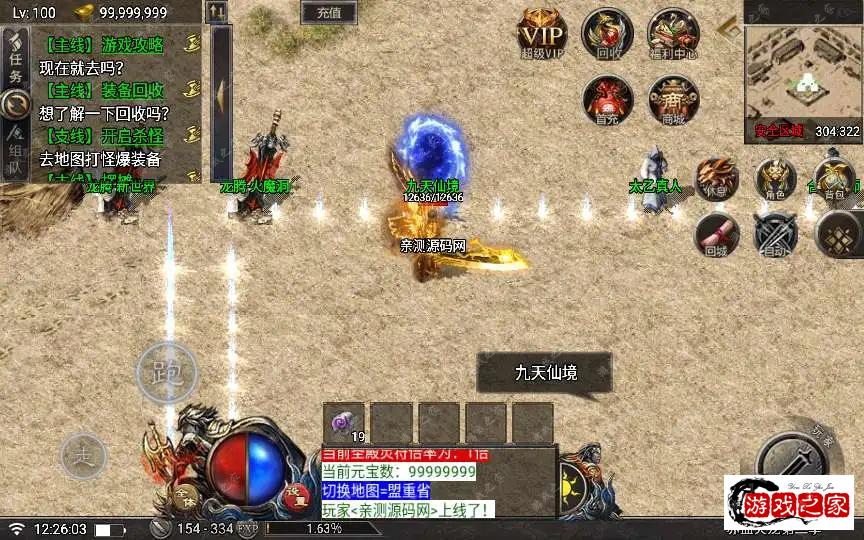Use the purple item in the hotbar
The image size is (864, 540).
pyautogui.click(x=345, y=424)
